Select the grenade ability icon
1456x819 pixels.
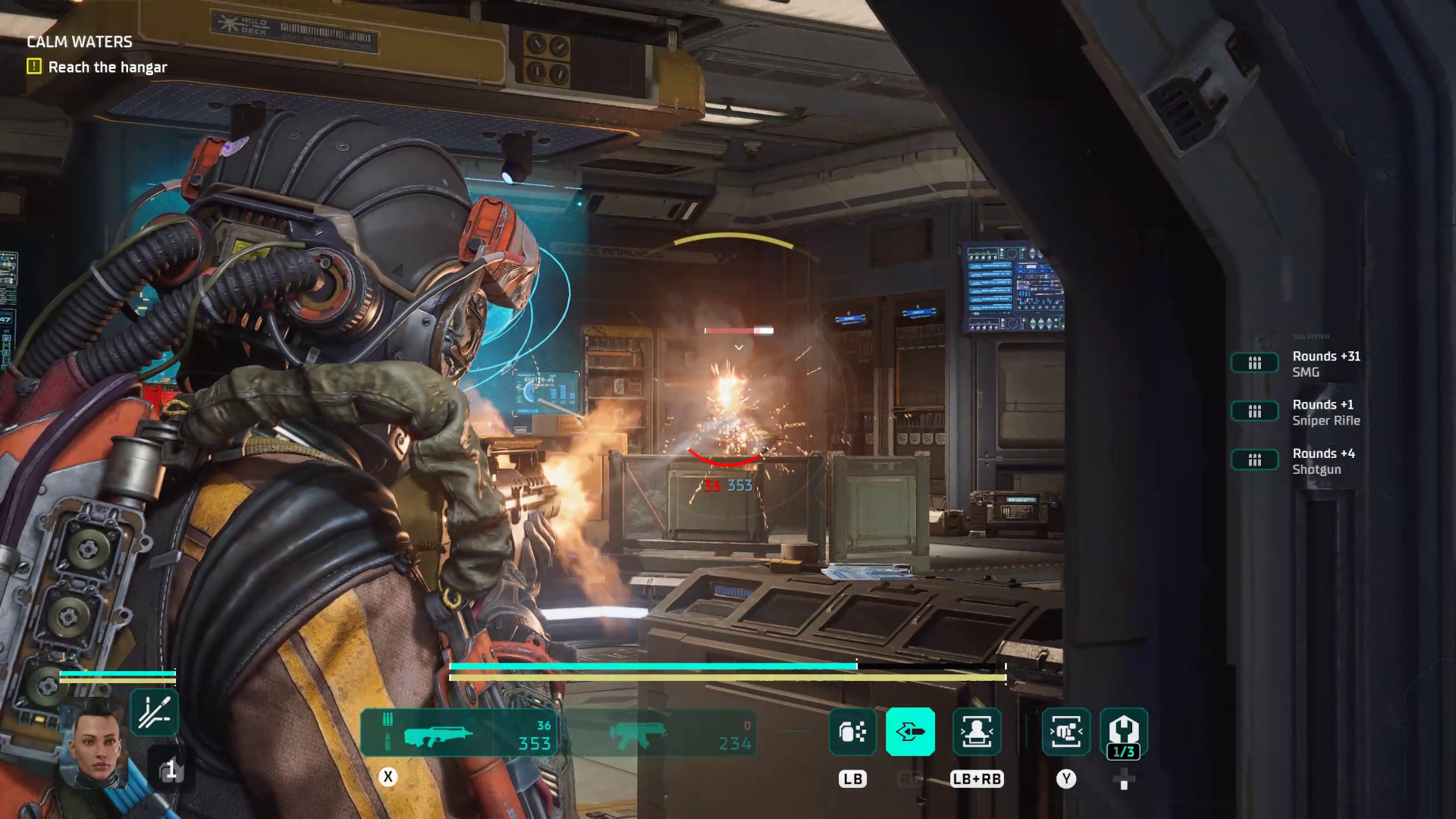(852, 732)
